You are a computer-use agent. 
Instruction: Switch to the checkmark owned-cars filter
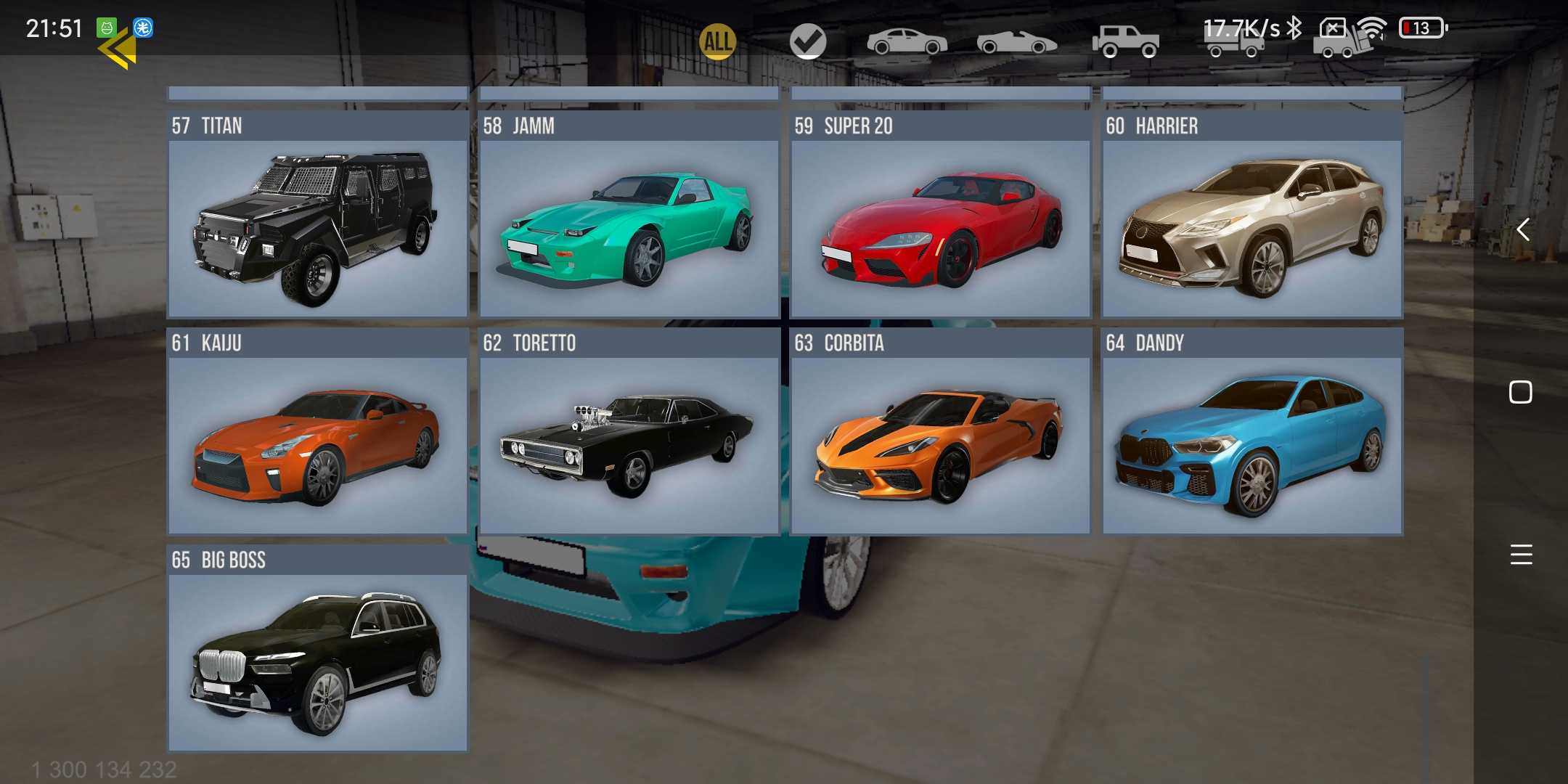tap(808, 41)
